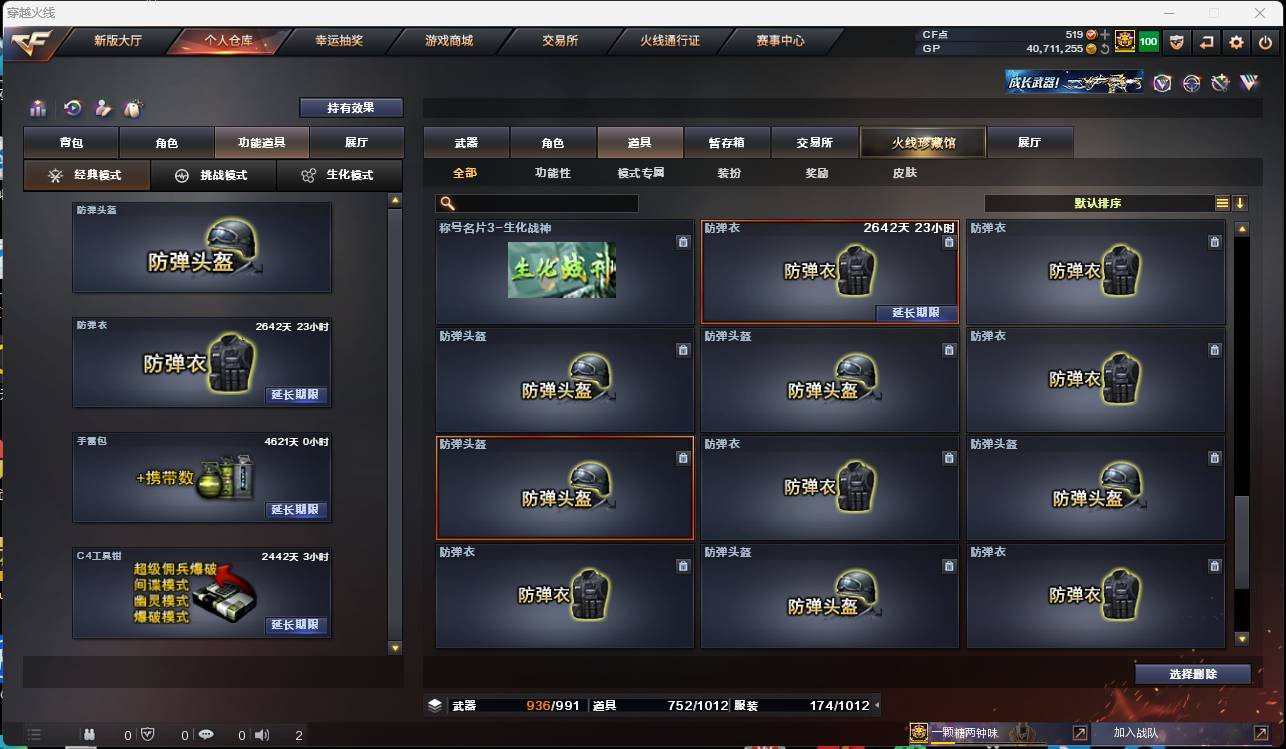Viewport: 1286px width, 749px height.
Task: Open the CF点 recharge plus icon
Action: pos(1106,33)
